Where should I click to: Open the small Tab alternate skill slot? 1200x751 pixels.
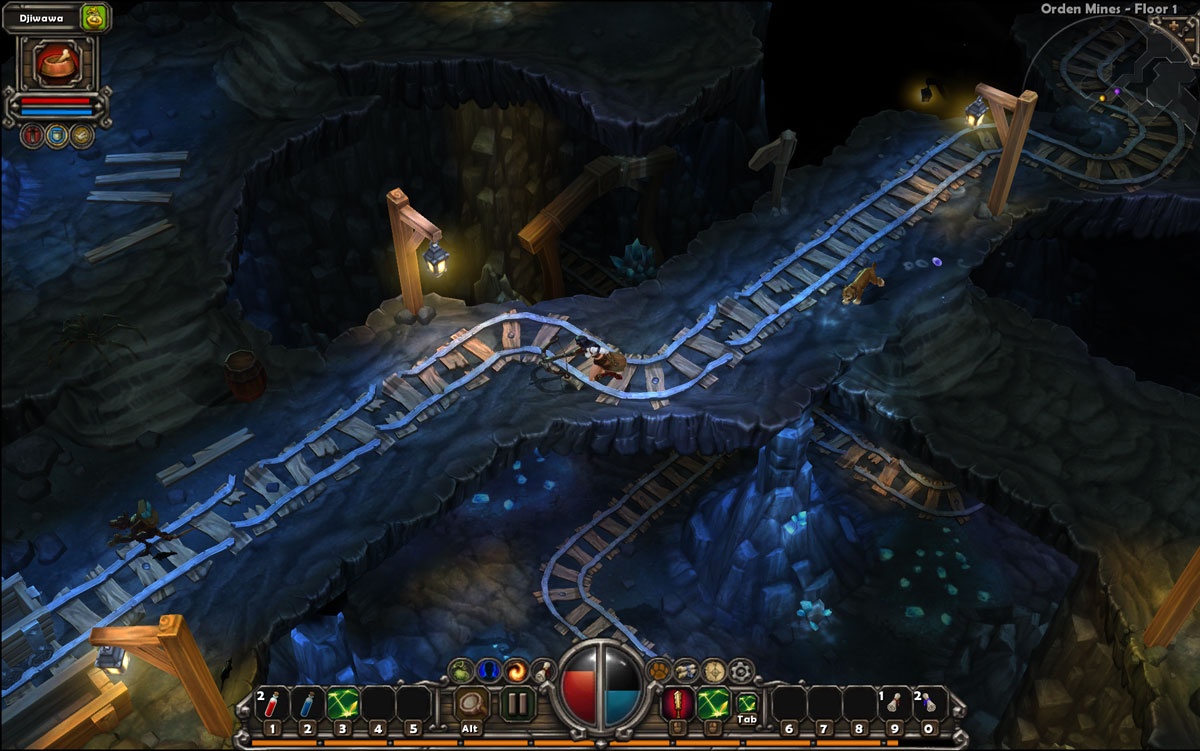pos(746,704)
